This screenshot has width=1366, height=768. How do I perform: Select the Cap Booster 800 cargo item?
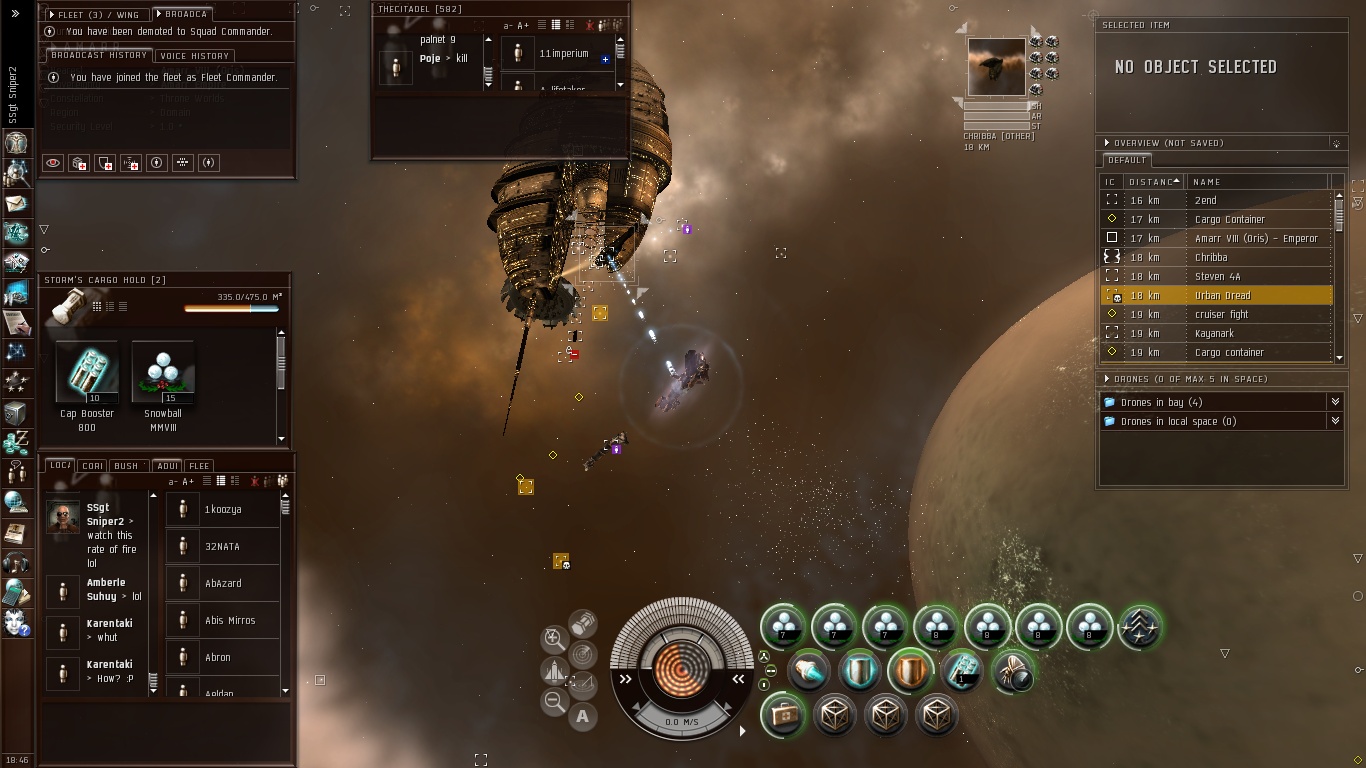87,373
